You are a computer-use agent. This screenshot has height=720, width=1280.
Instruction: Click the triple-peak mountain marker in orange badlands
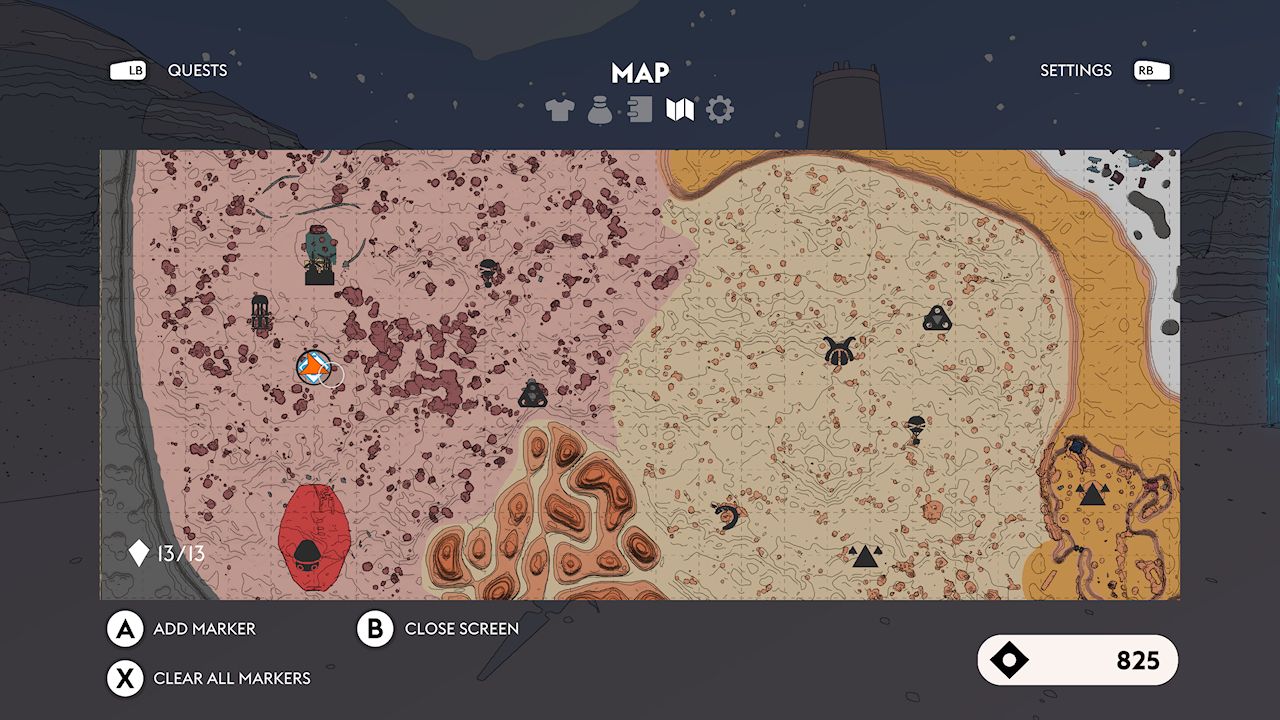coord(1093,494)
